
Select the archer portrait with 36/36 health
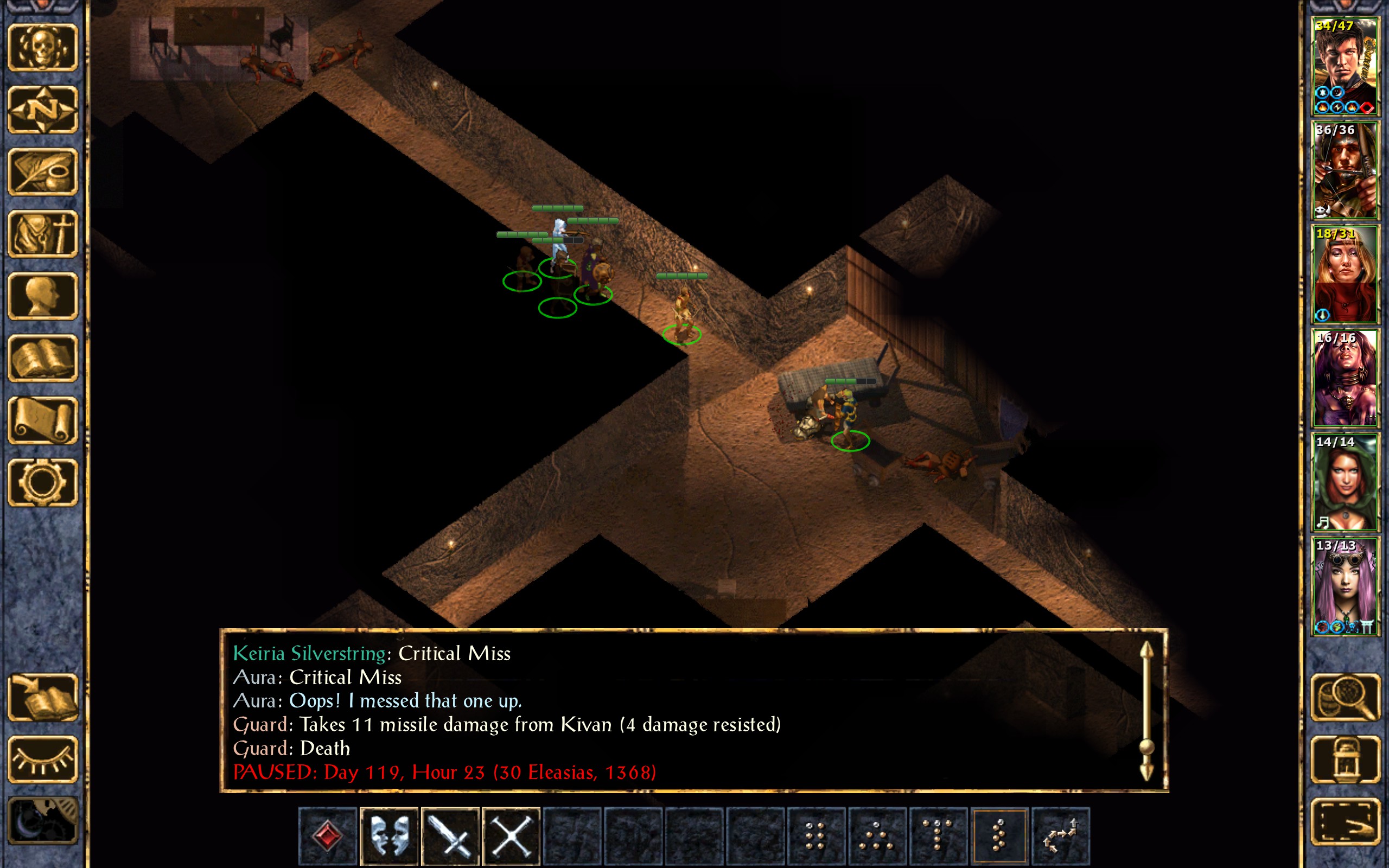[x=1345, y=170]
